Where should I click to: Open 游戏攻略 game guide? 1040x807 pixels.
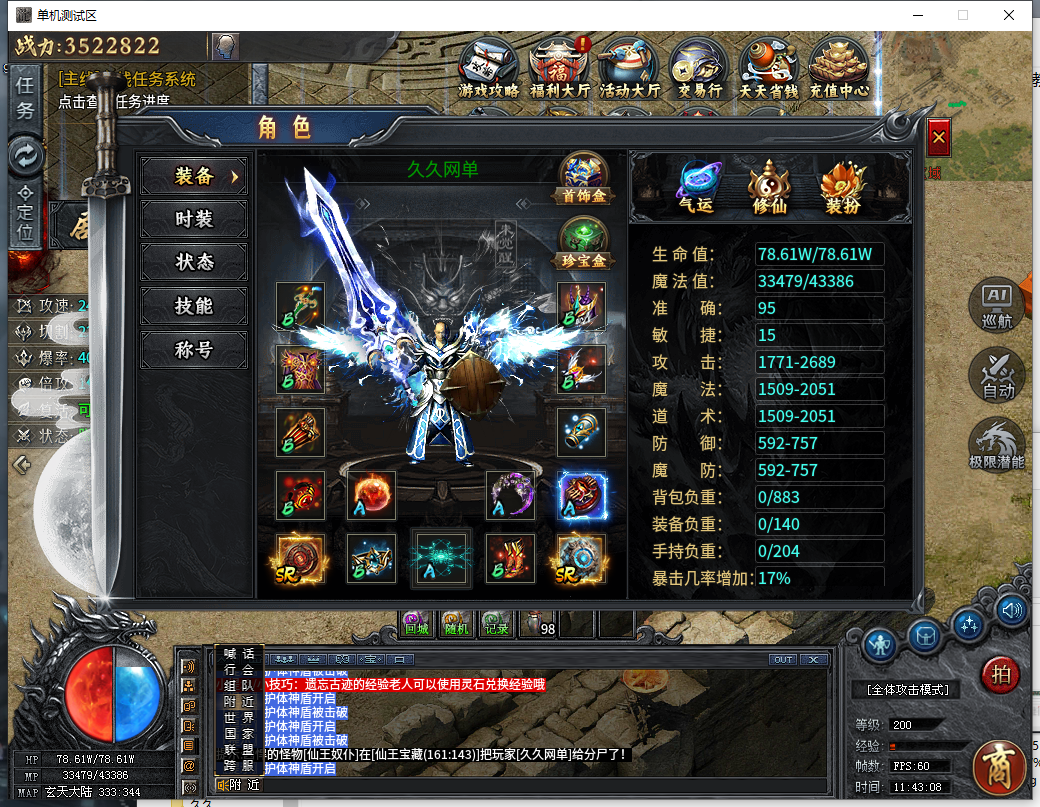click(x=489, y=68)
